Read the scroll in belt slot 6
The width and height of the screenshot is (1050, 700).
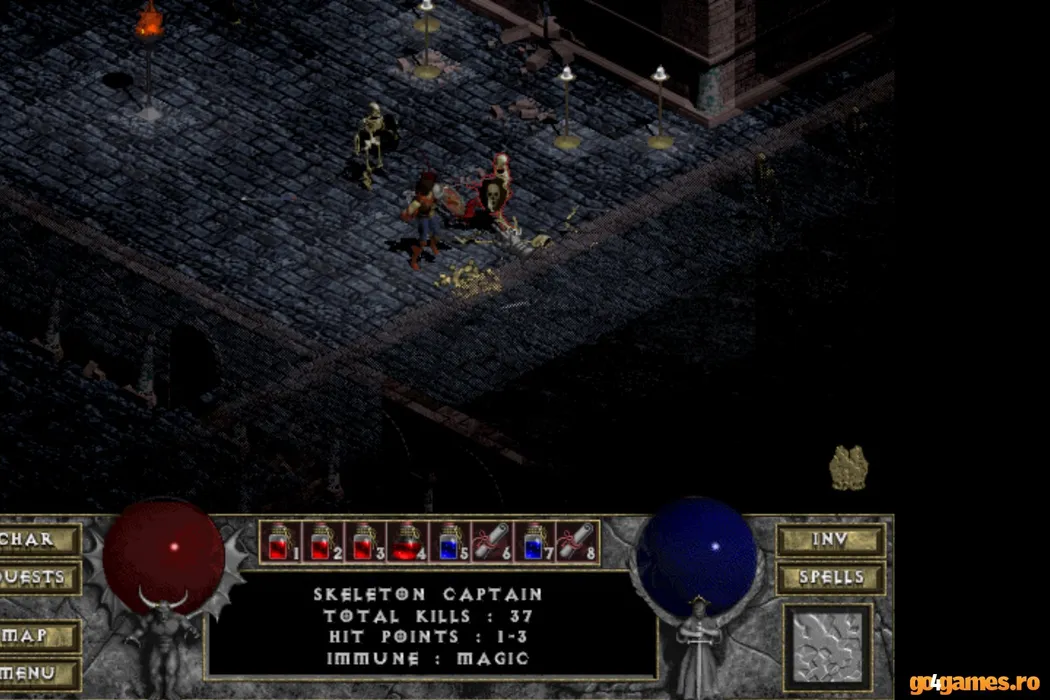pyautogui.click(x=492, y=542)
